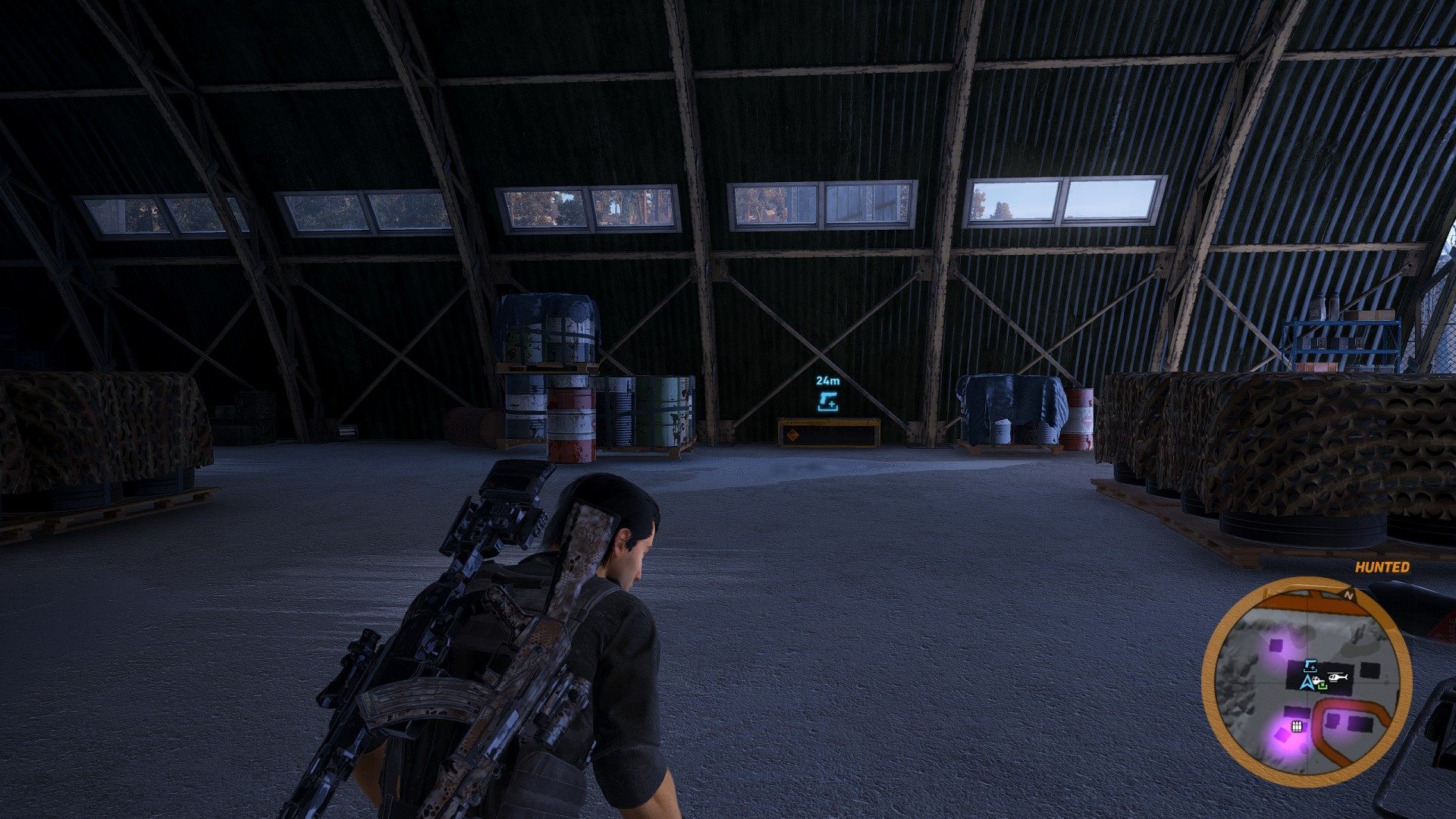Select the weapon case marker at 24m
The height and width of the screenshot is (819, 1456).
[x=828, y=402]
